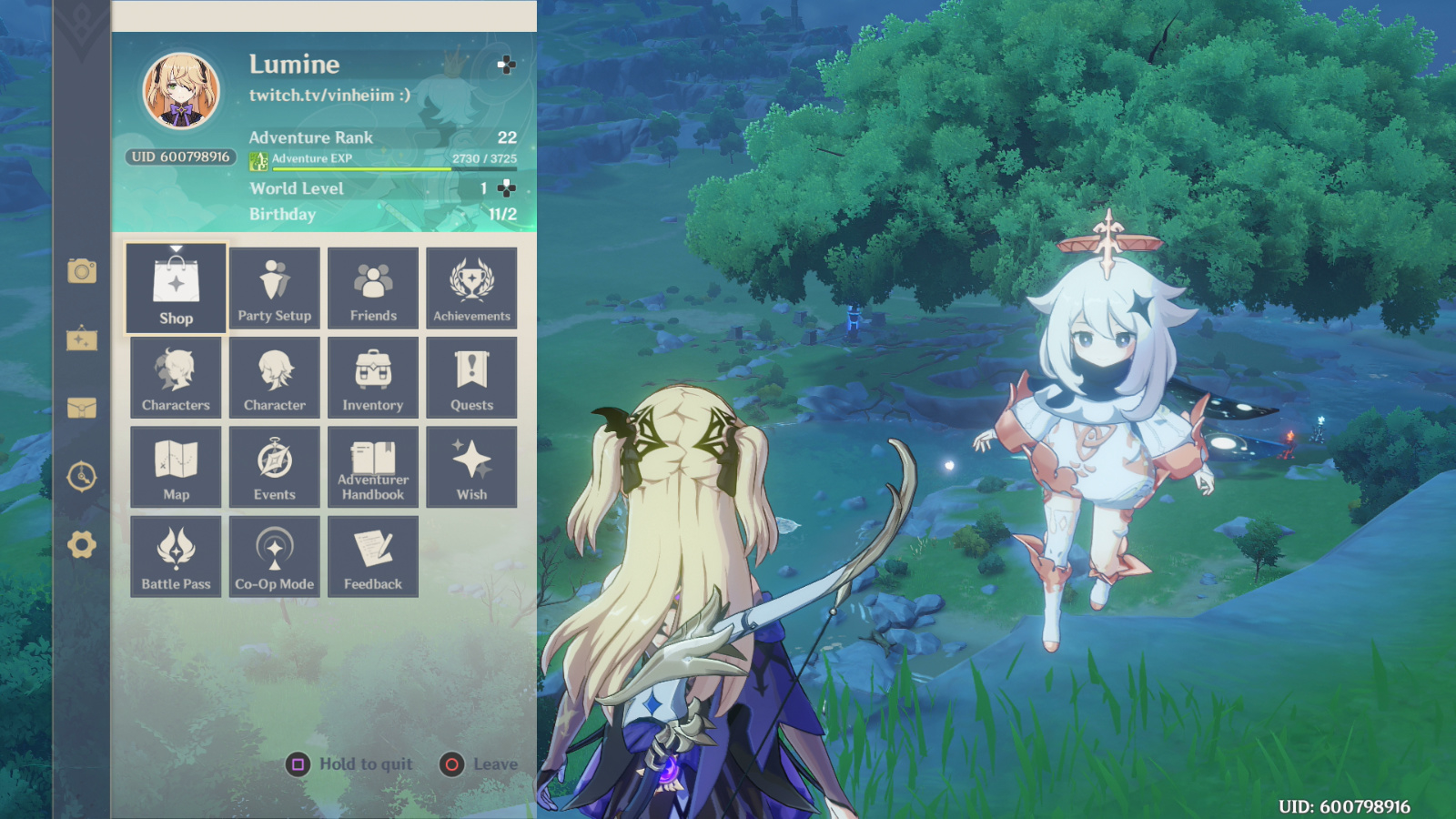Image resolution: width=1456 pixels, height=819 pixels.
Task: Open the Quests log
Action: (471, 376)
